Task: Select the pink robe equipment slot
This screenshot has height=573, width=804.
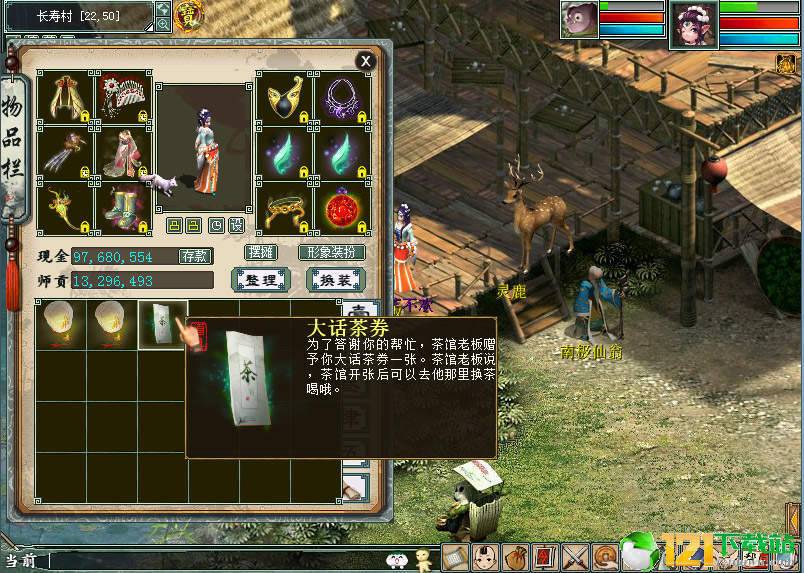Action: 122,153
